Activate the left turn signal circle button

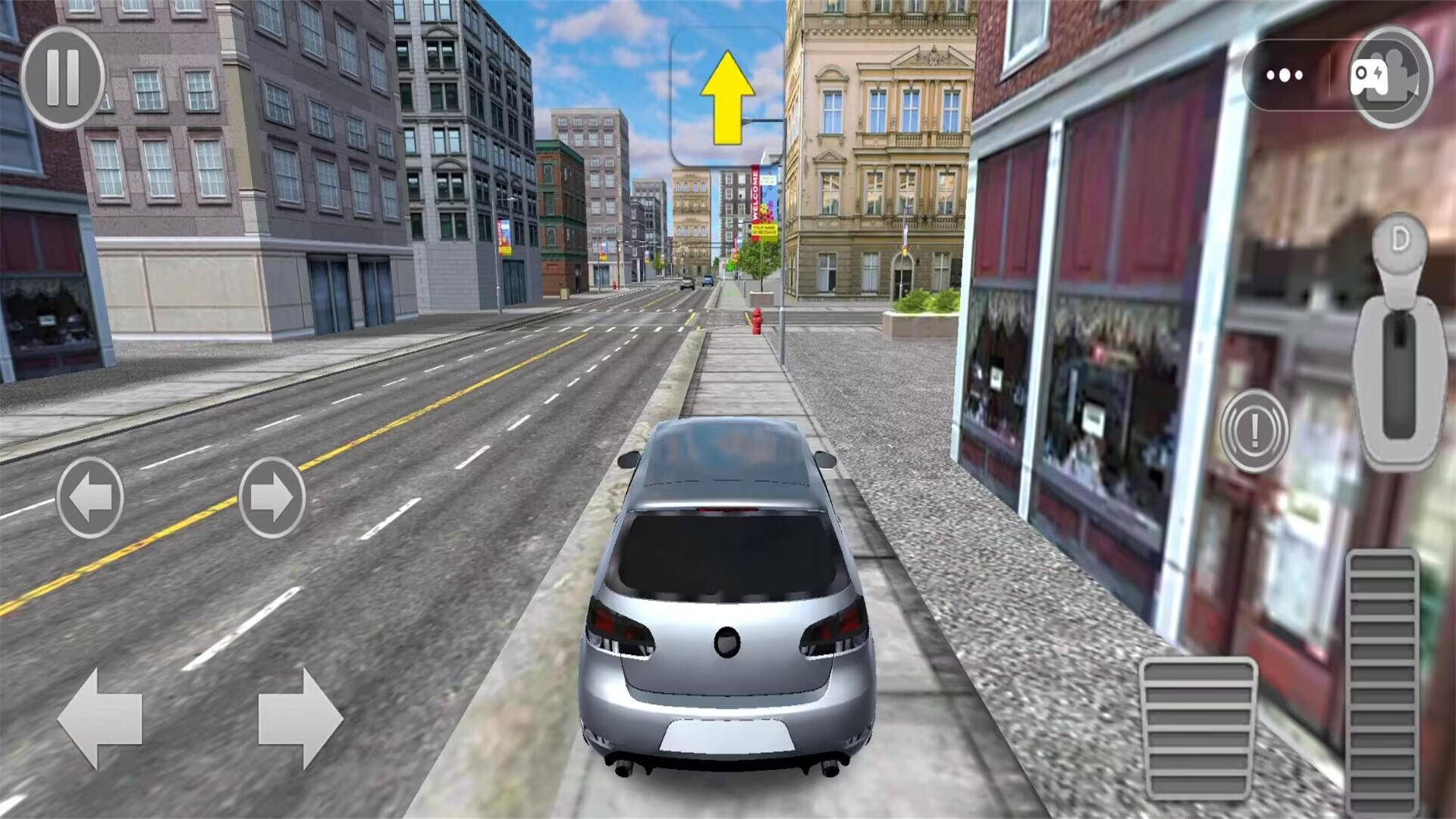(x=90, y=497)
